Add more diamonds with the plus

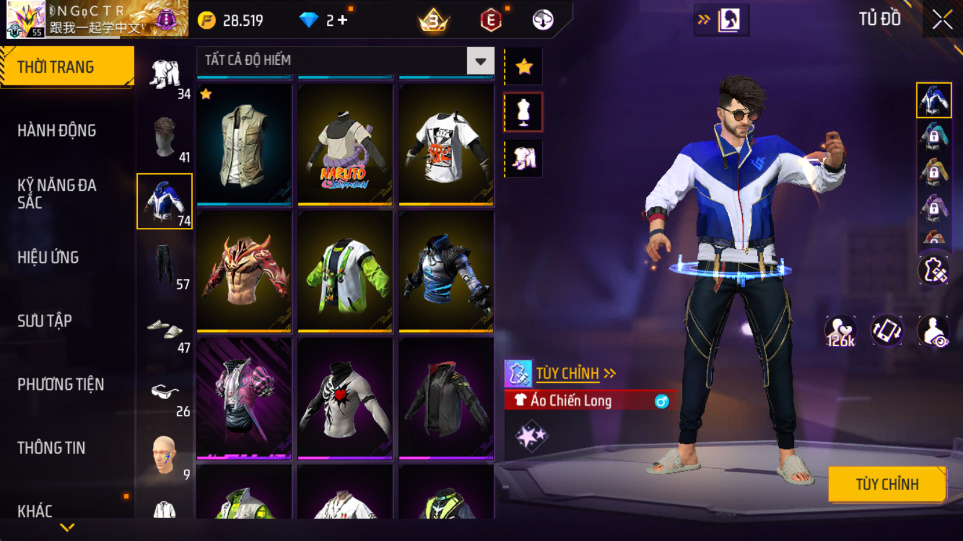[x=343, y=20]
